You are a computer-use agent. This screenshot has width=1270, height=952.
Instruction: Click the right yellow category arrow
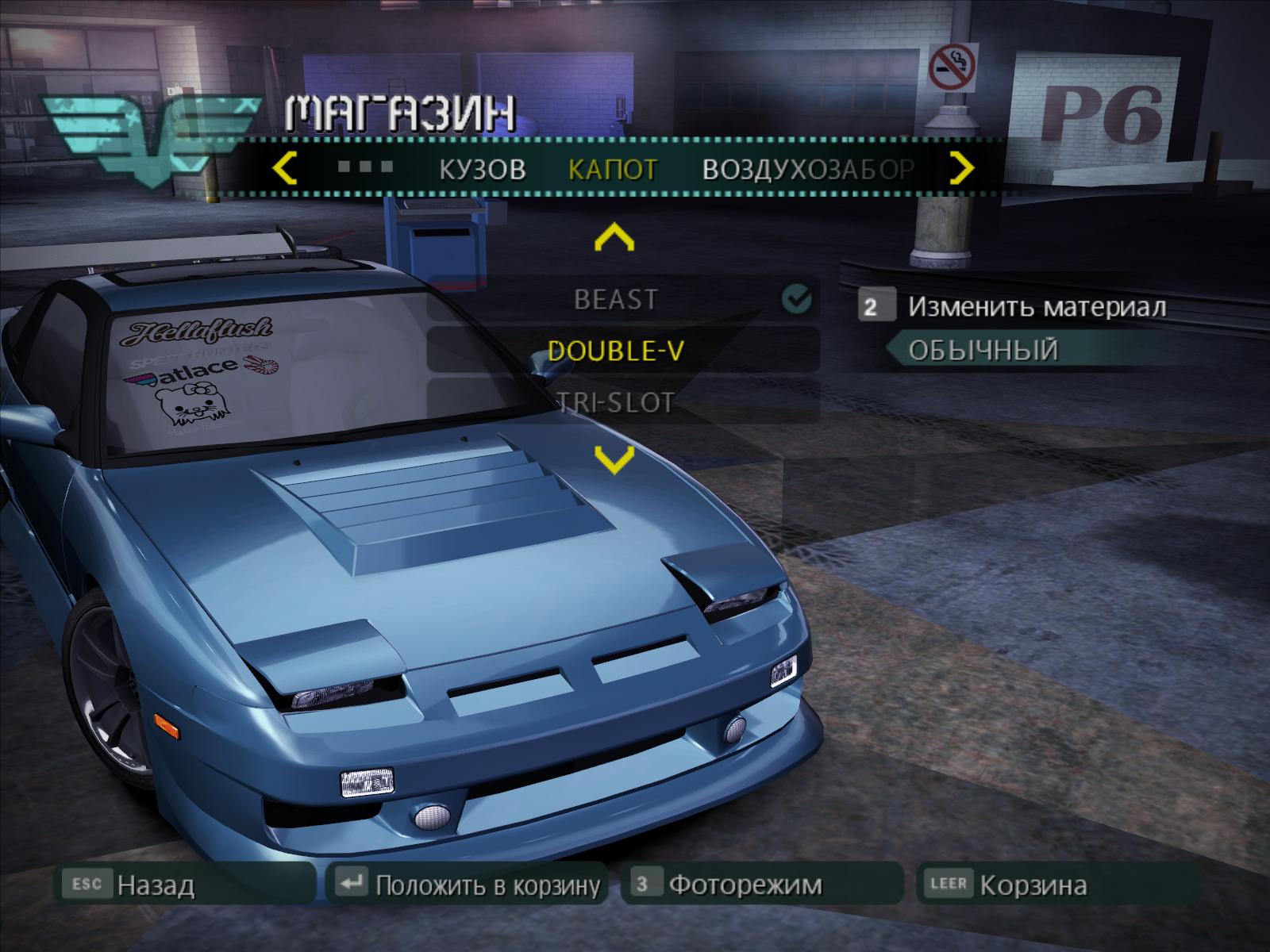962,168
